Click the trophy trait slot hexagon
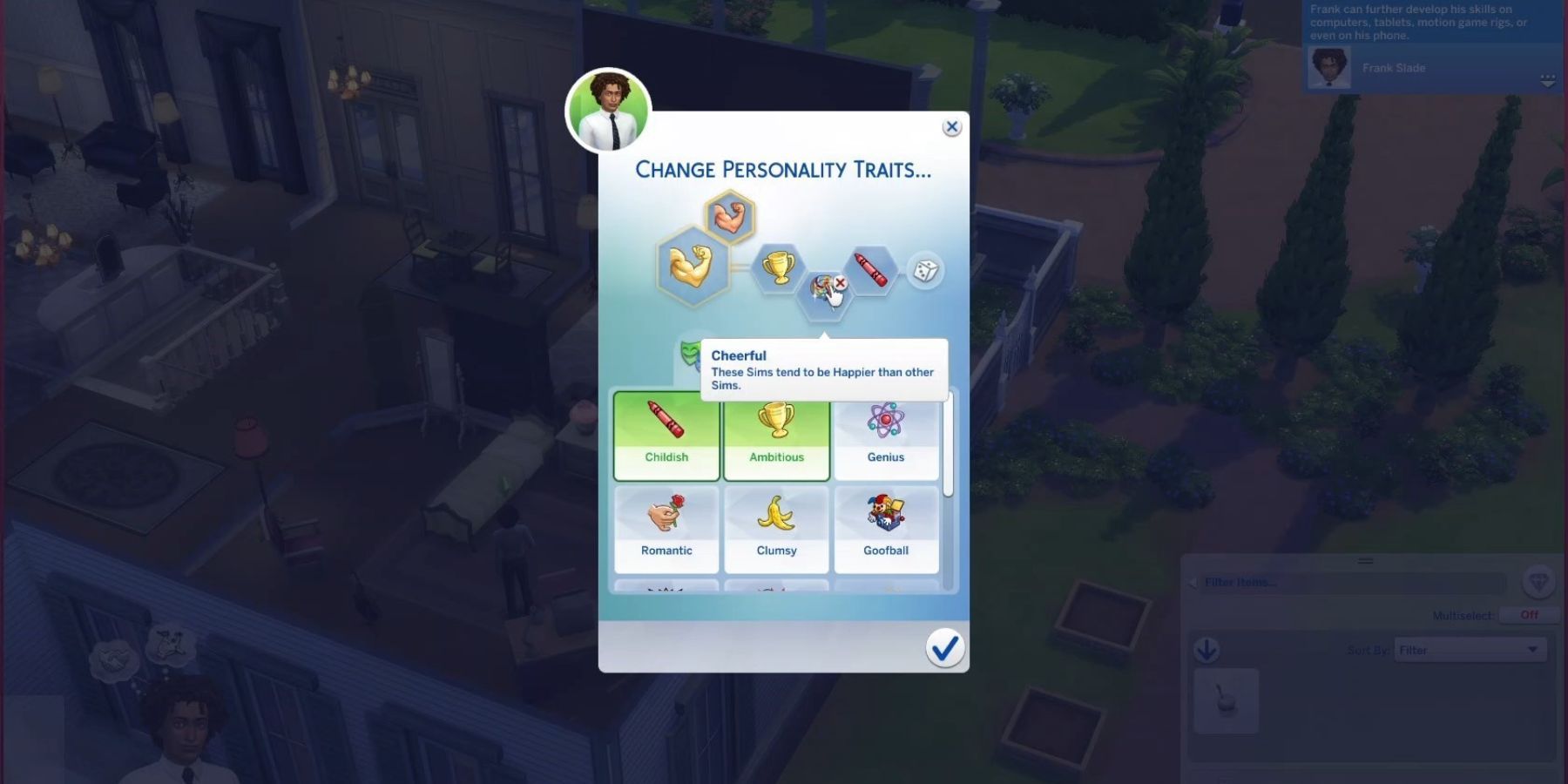 777,267
